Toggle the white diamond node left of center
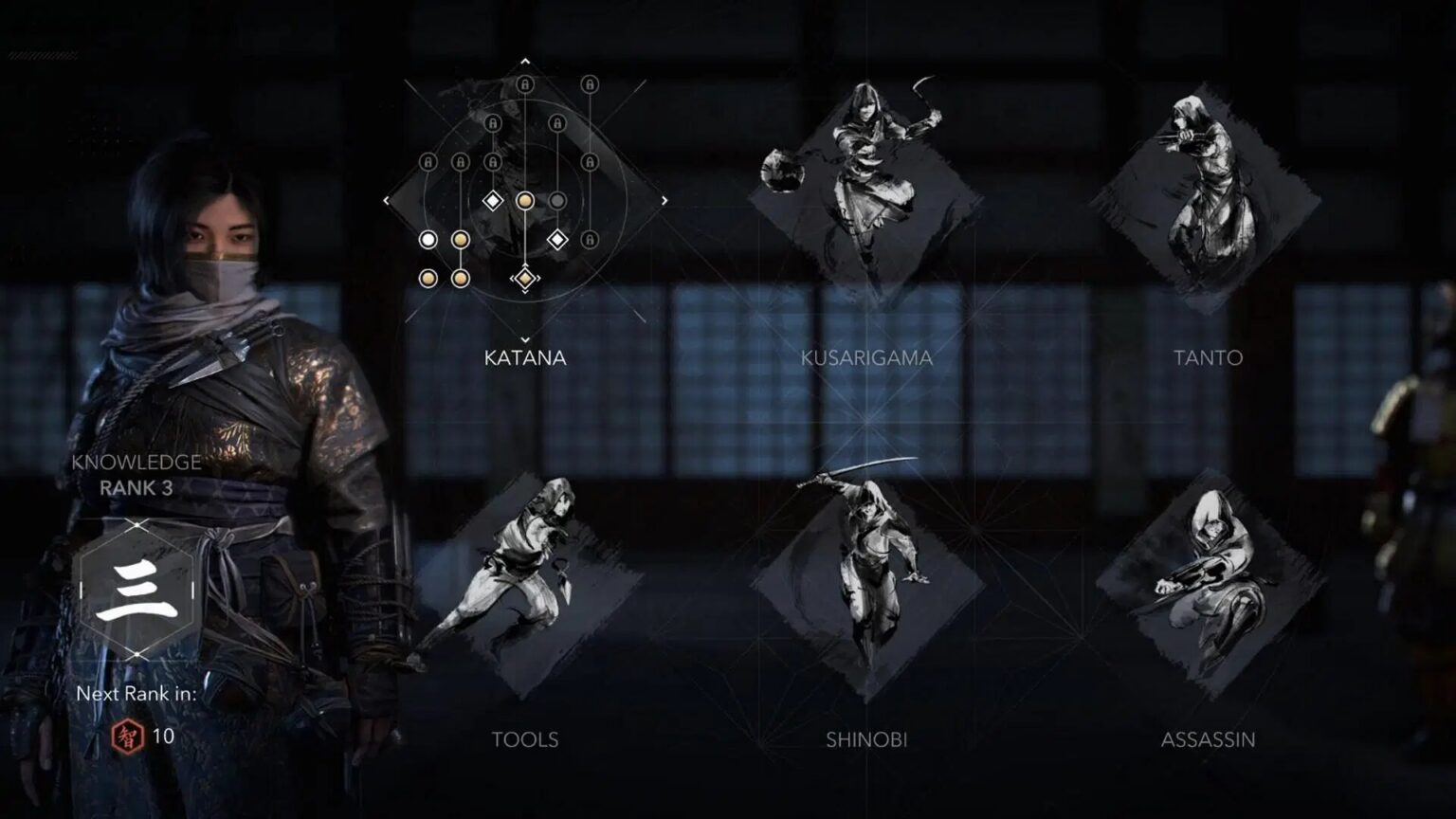The width and height of the screenshot is (1456, 819). [493, 199]
